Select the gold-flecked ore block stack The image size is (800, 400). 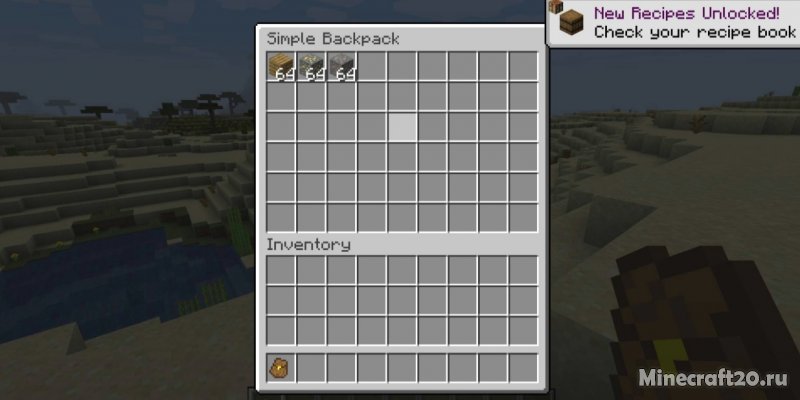pyautogui.click(x=312, y=67)
